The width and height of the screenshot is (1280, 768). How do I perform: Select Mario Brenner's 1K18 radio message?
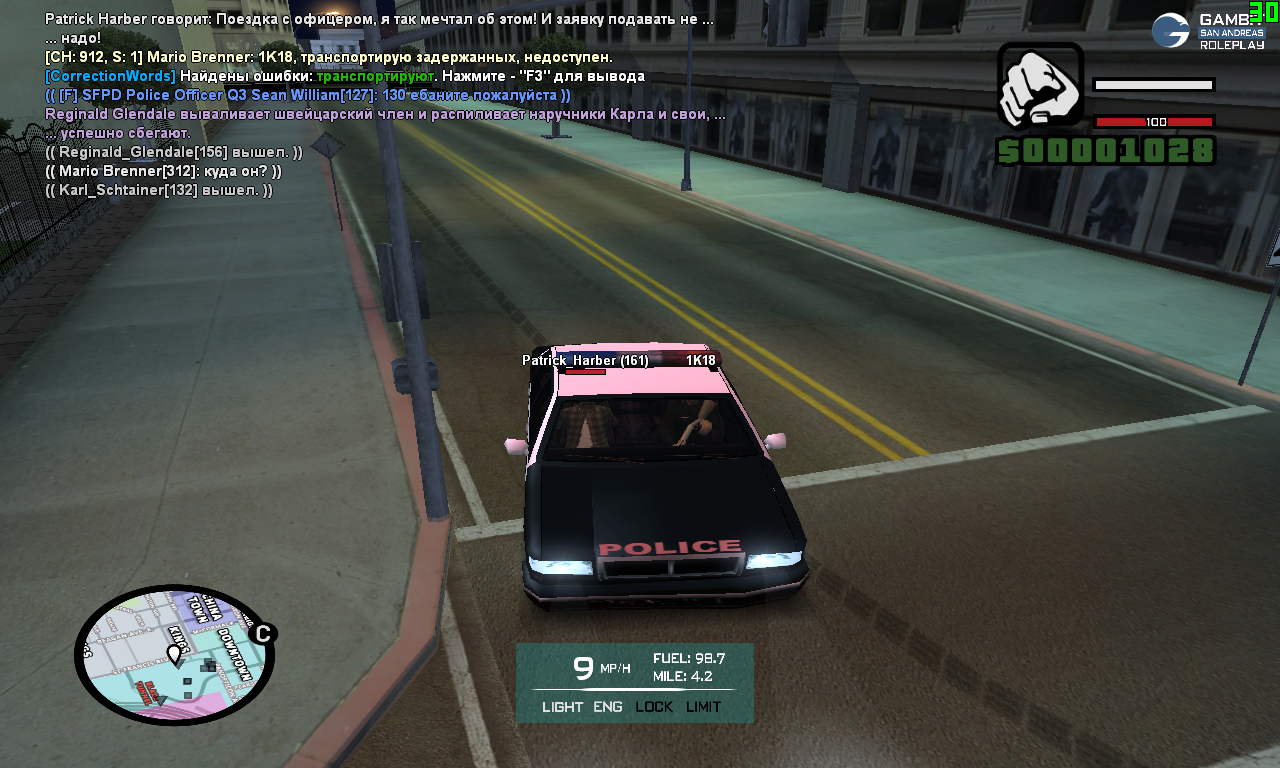click(x=329, y=57)
